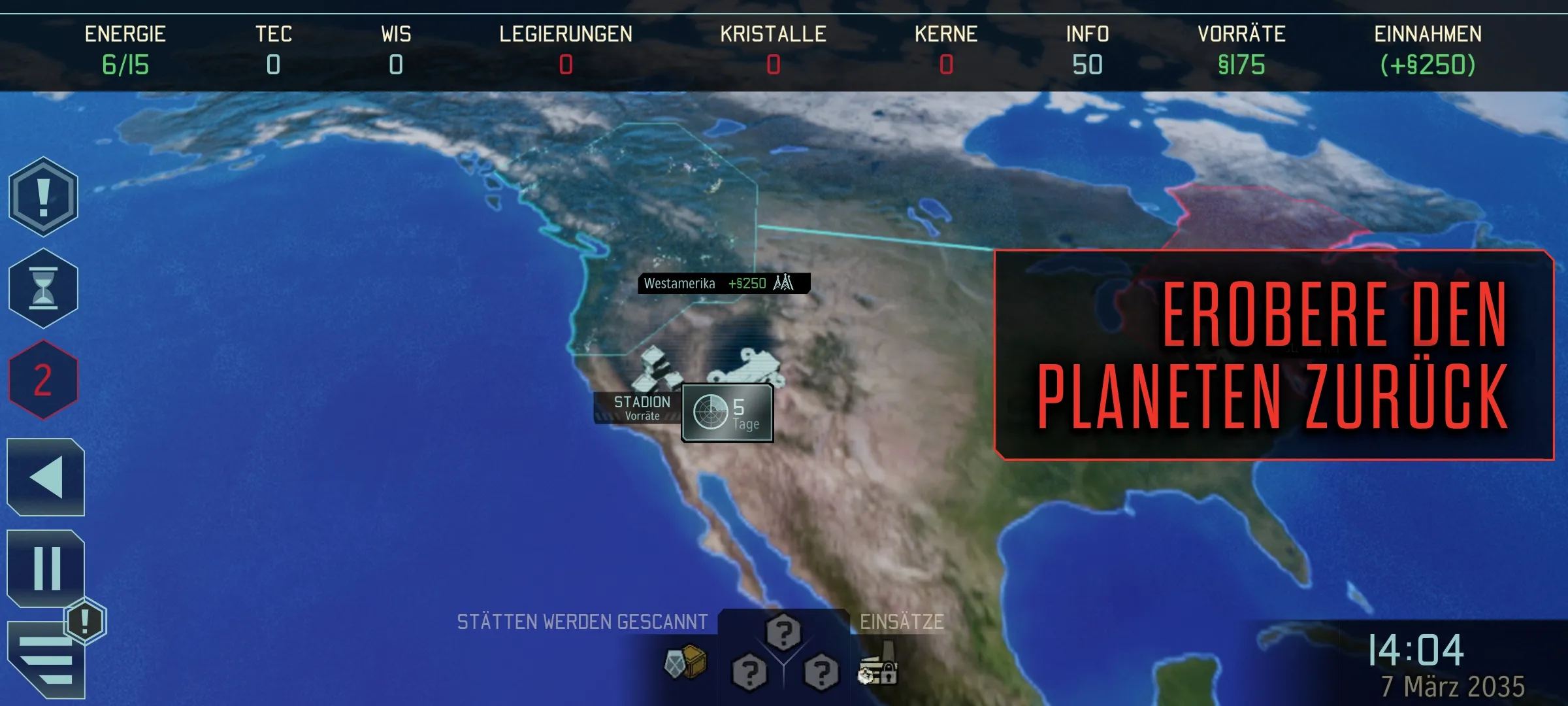Open the supply crate icon under scanned sites
1568x706 pixels.
(x=685, y=662)
